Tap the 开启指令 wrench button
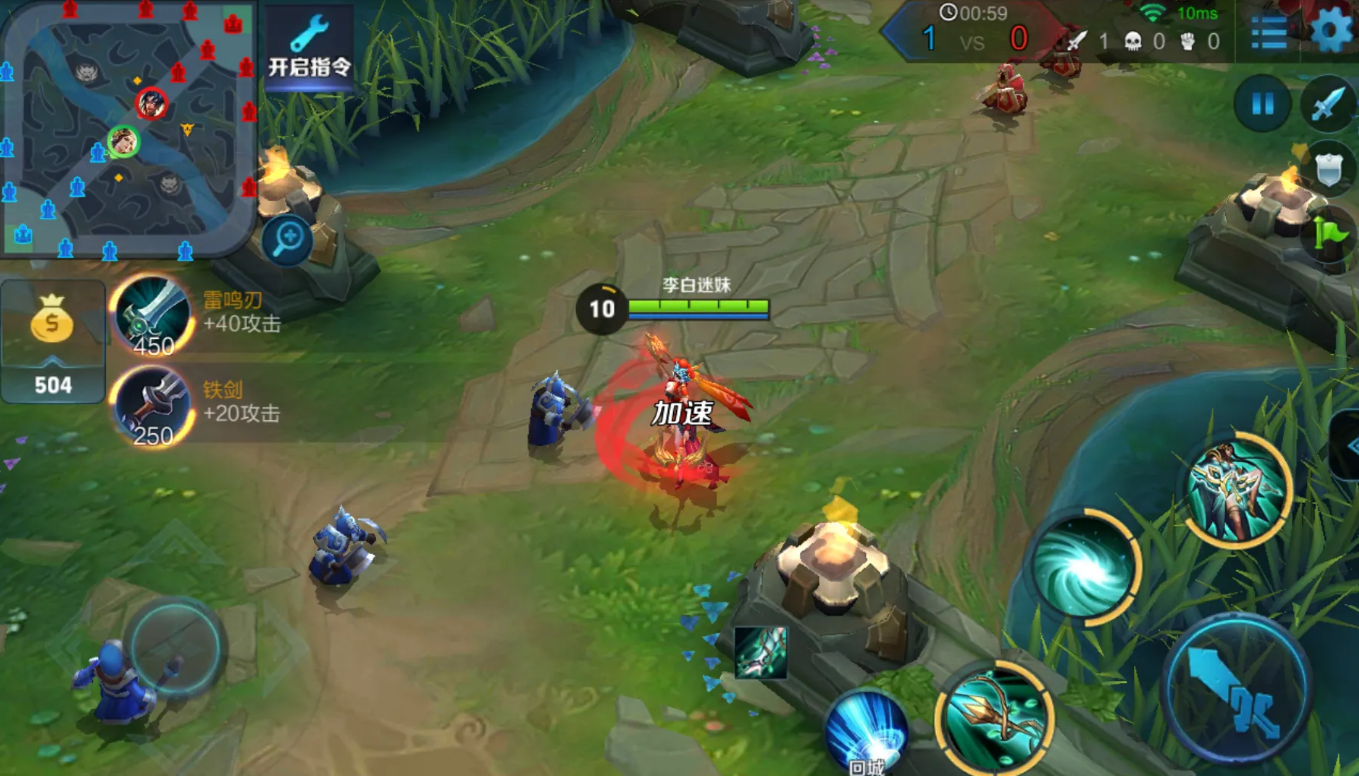Screen dimensions: 1359x776 309,47
